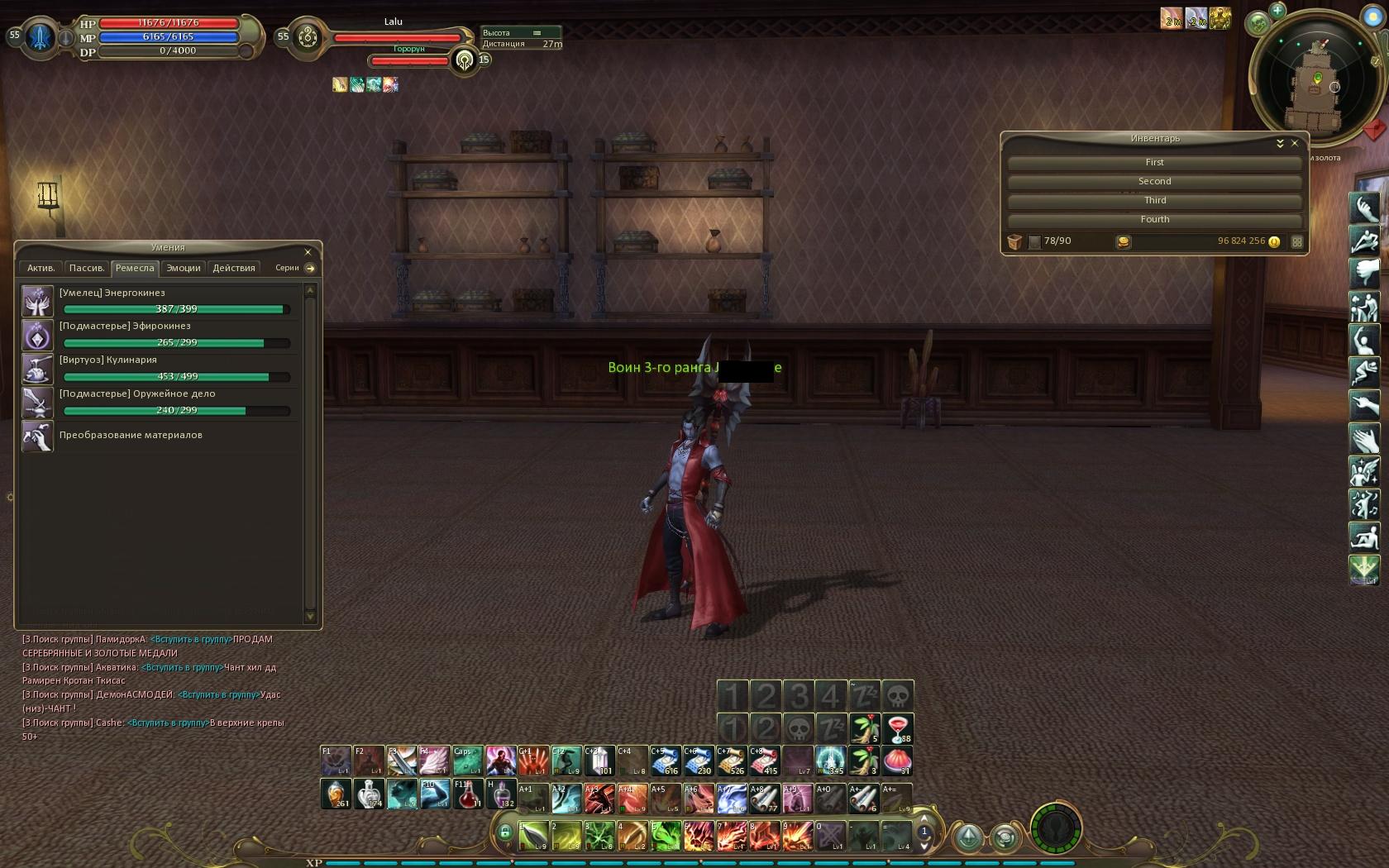Image resolution: width=1389 pixels, height=868 pixels.
Task: Activate Преобразование материалов skill
Action: pos(38,436)
